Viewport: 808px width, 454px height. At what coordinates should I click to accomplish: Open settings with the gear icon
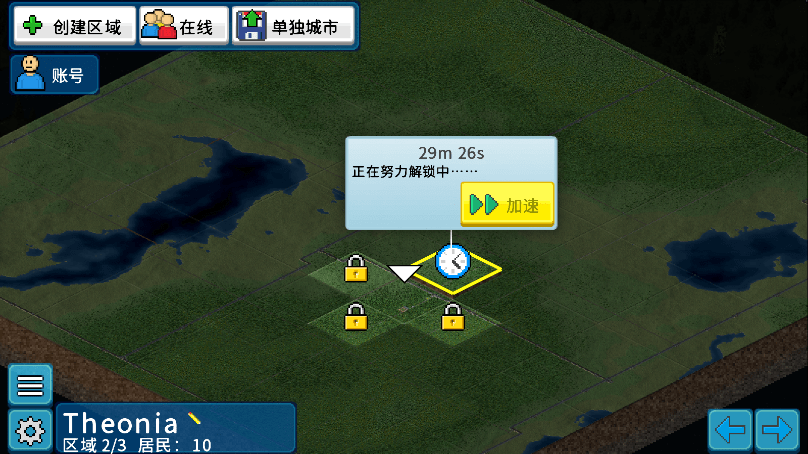30,431
